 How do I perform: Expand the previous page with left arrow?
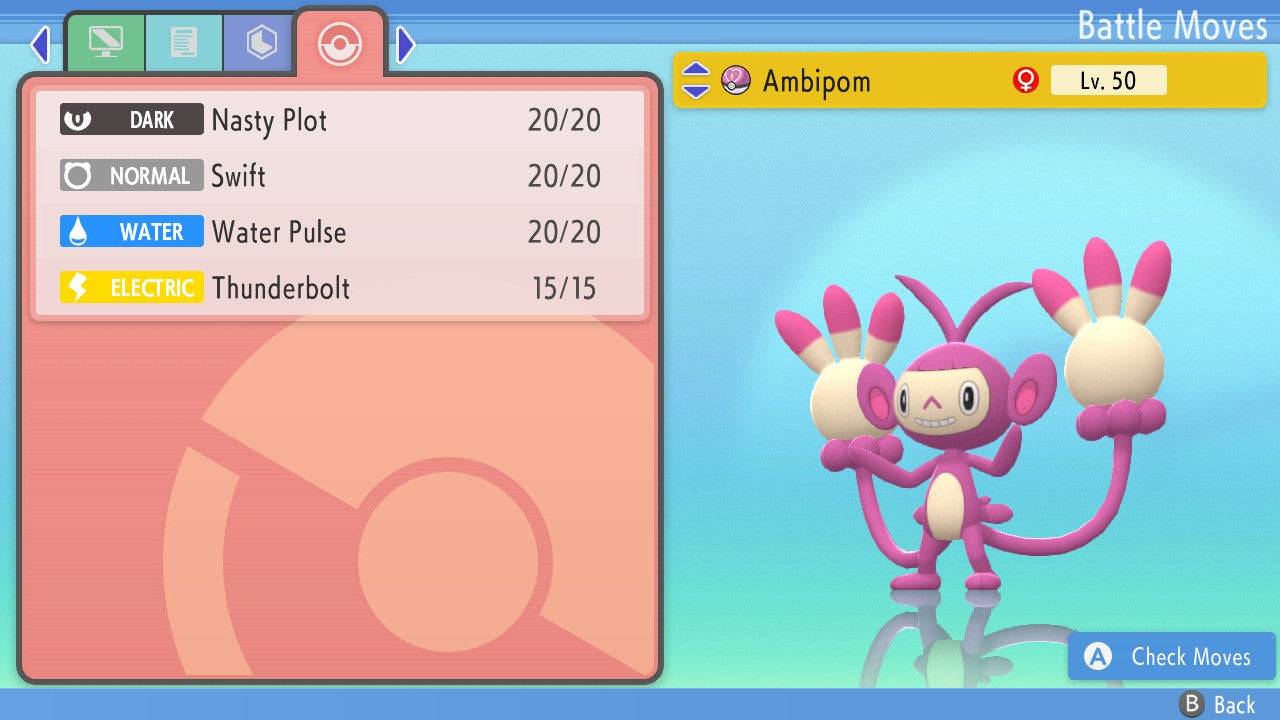coord(40,44)
